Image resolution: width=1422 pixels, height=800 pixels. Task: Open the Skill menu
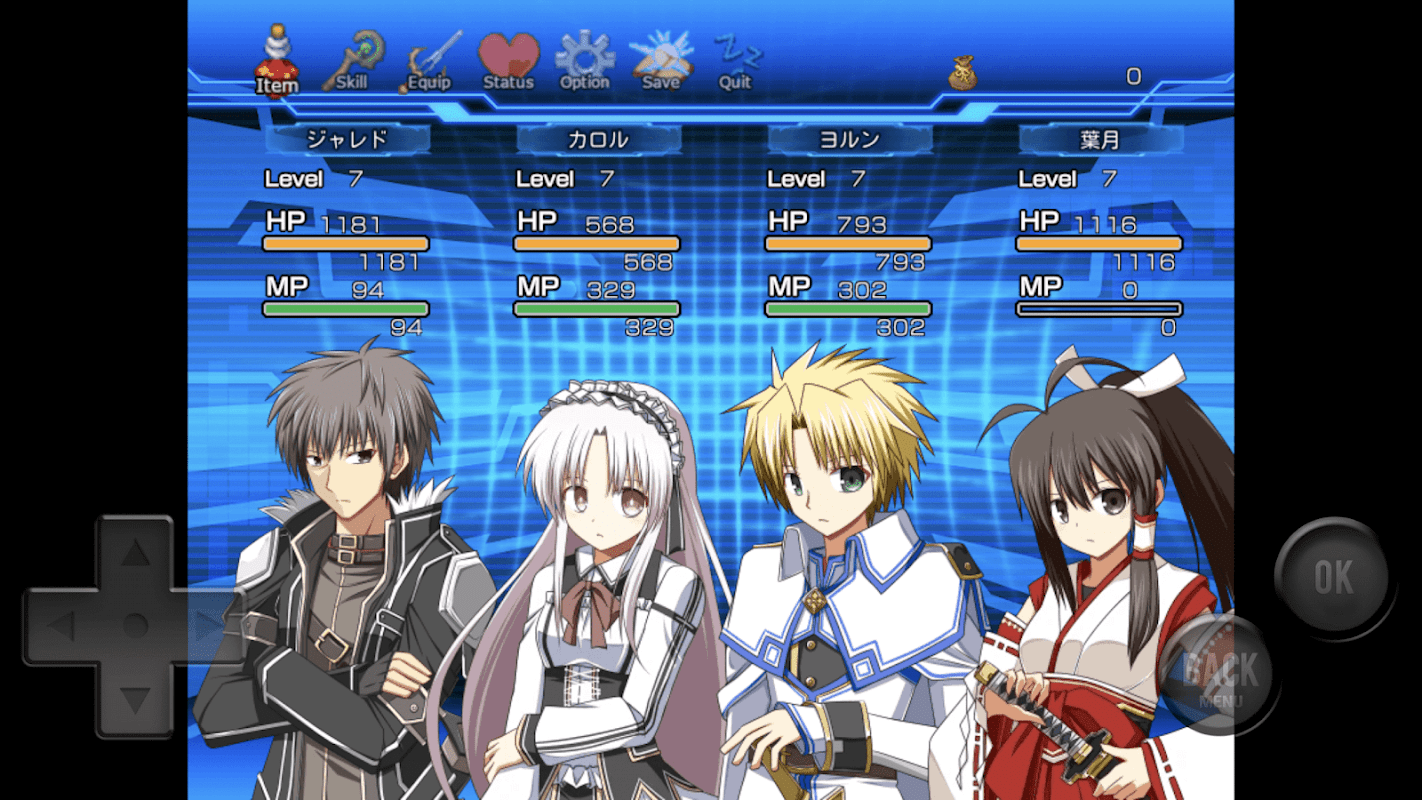[352, 62]
